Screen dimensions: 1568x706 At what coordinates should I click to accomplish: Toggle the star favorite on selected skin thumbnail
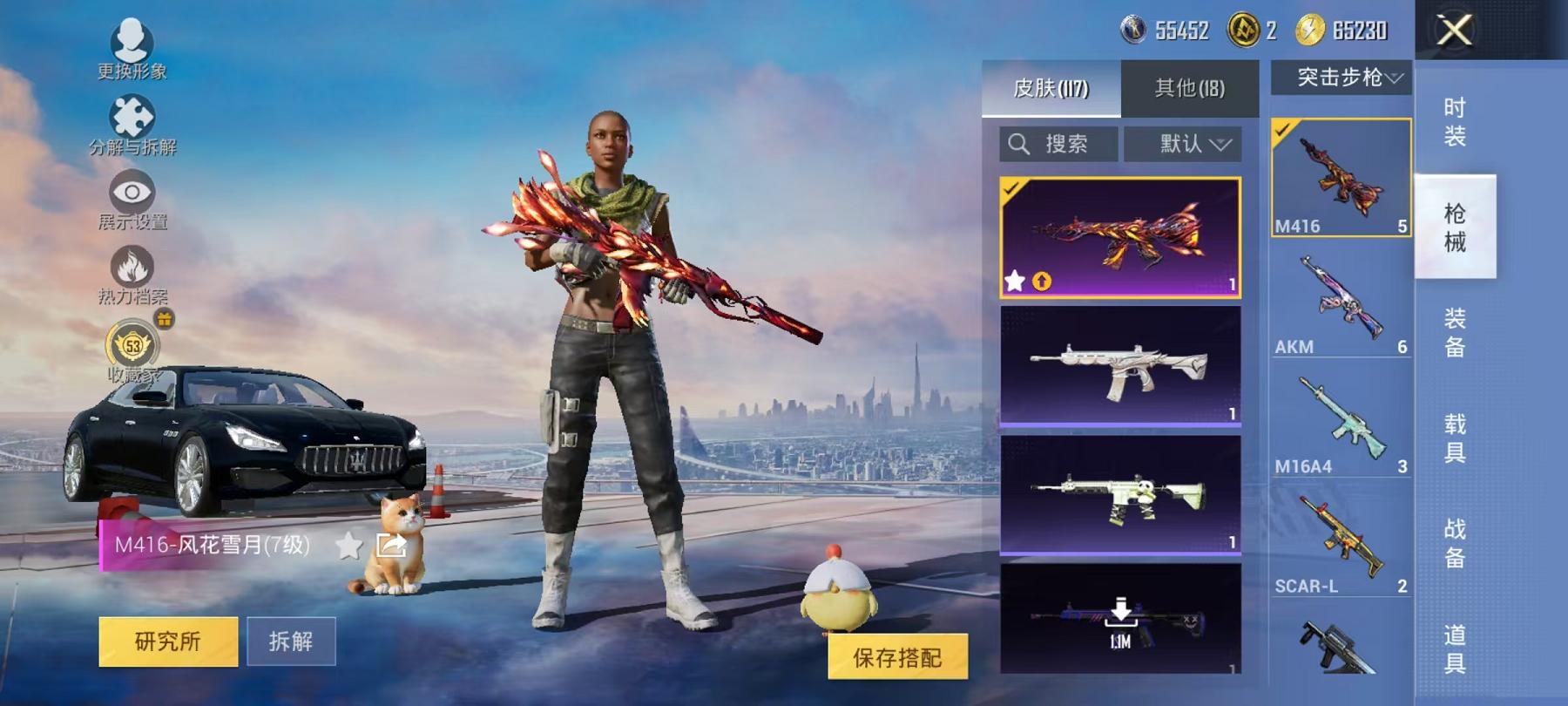1014,280
